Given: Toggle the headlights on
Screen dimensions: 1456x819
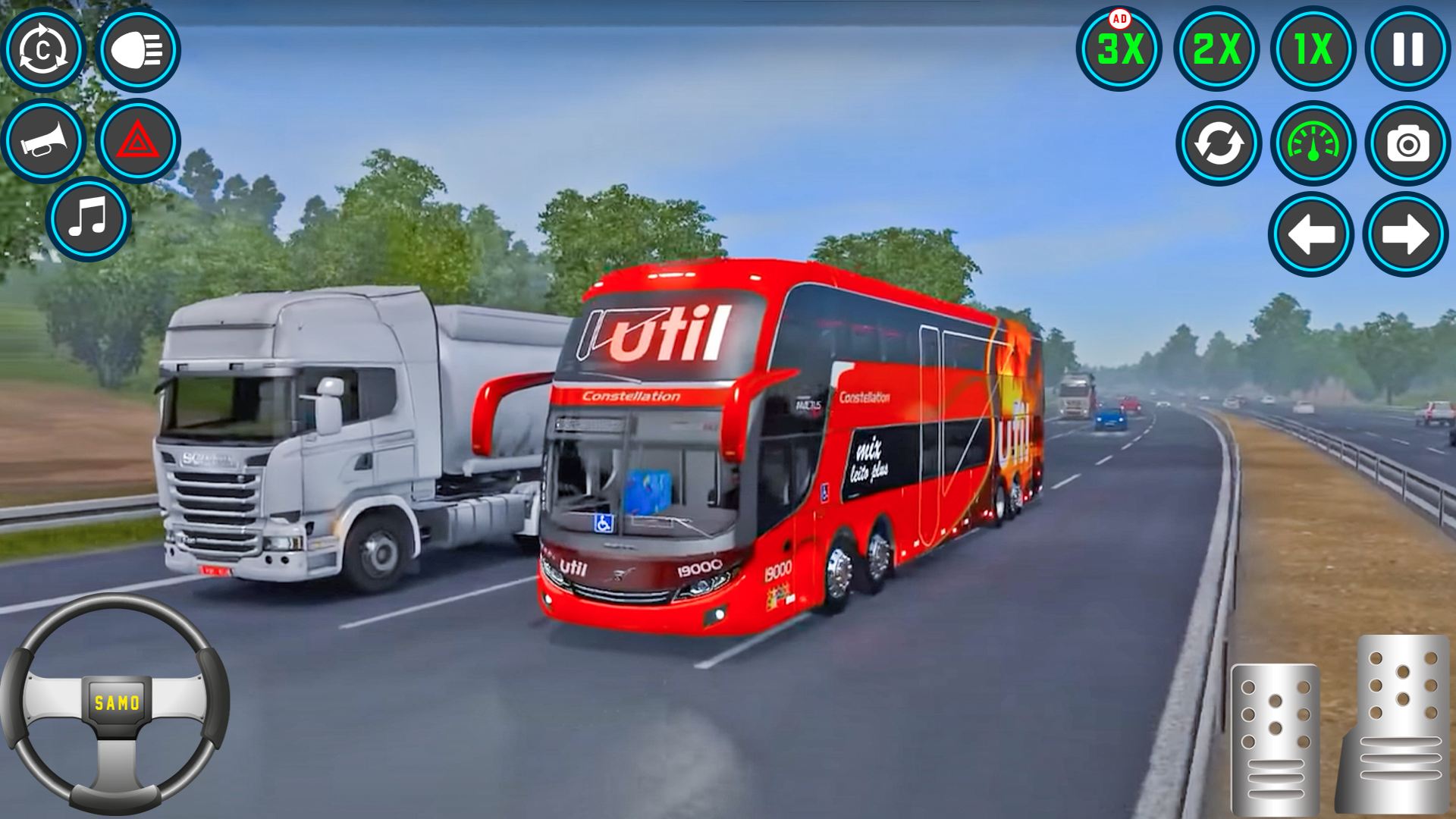Looking at the screenshot, I should (139, 49).
